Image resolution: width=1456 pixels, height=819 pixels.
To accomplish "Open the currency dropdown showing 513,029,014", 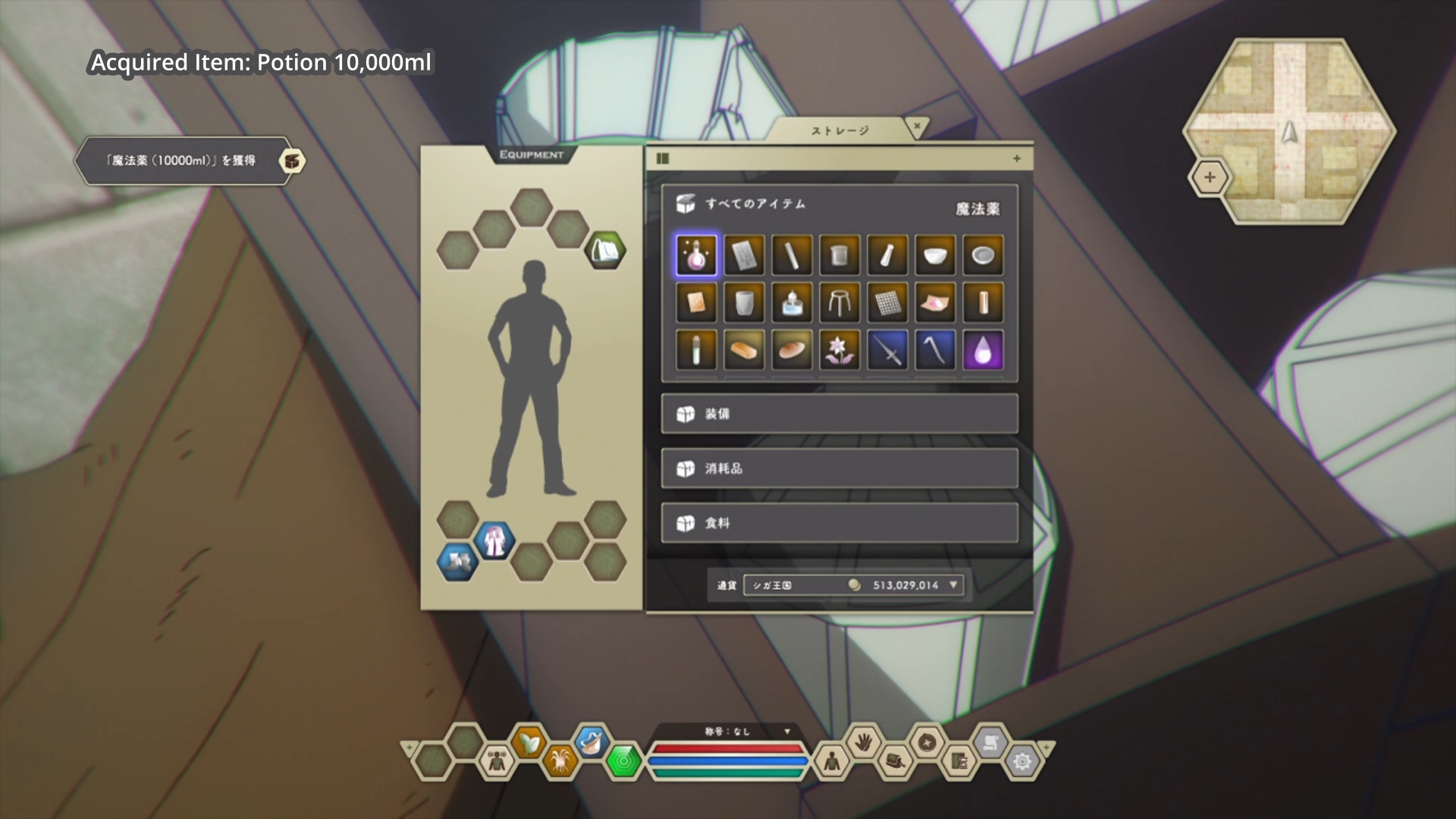I will pyautogui.click(x=953, y=585).
